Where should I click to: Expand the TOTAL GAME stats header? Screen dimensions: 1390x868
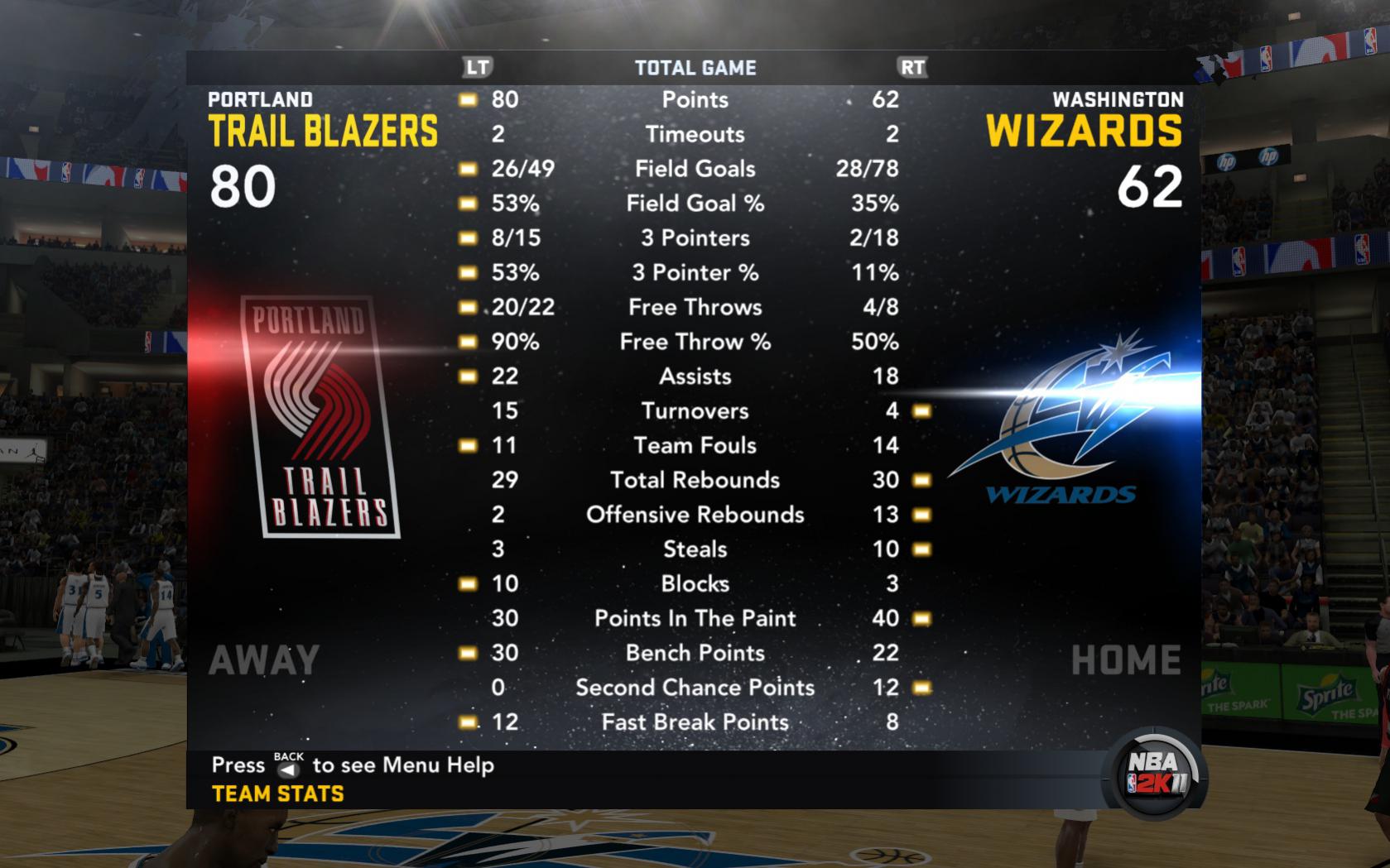(x=695, y=68)
